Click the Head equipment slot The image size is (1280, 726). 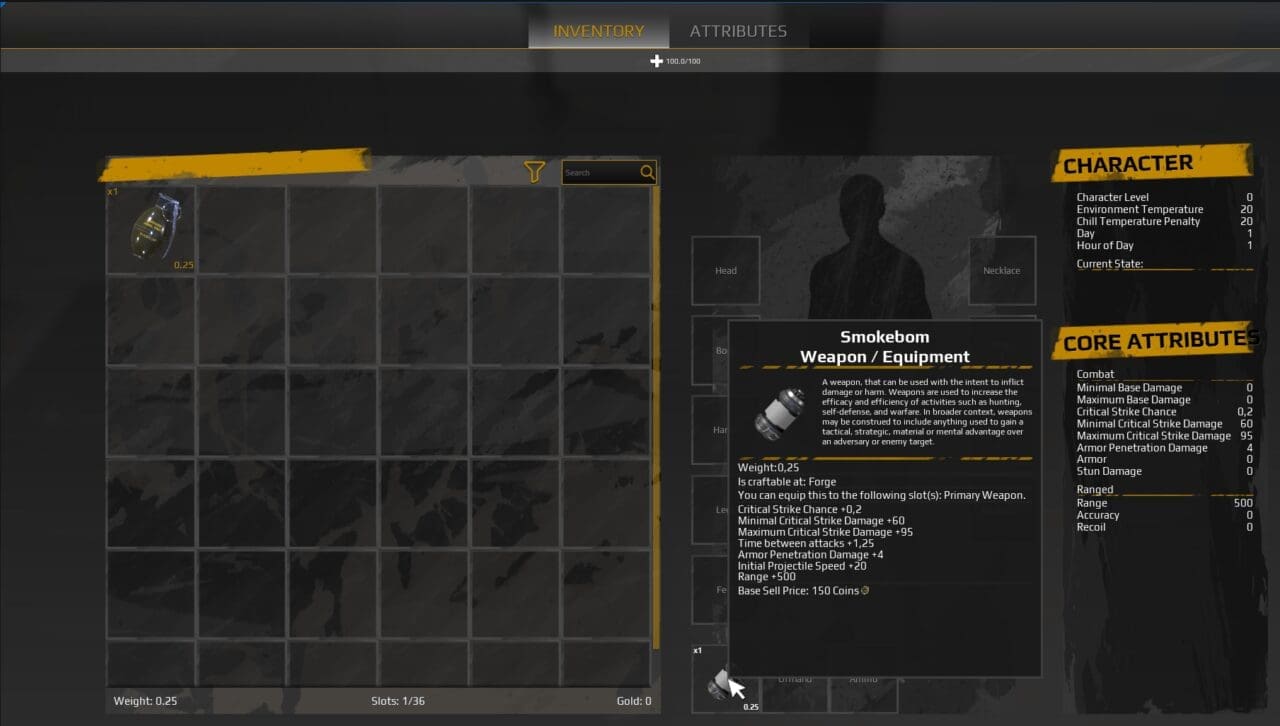click(x=725, y=270)
